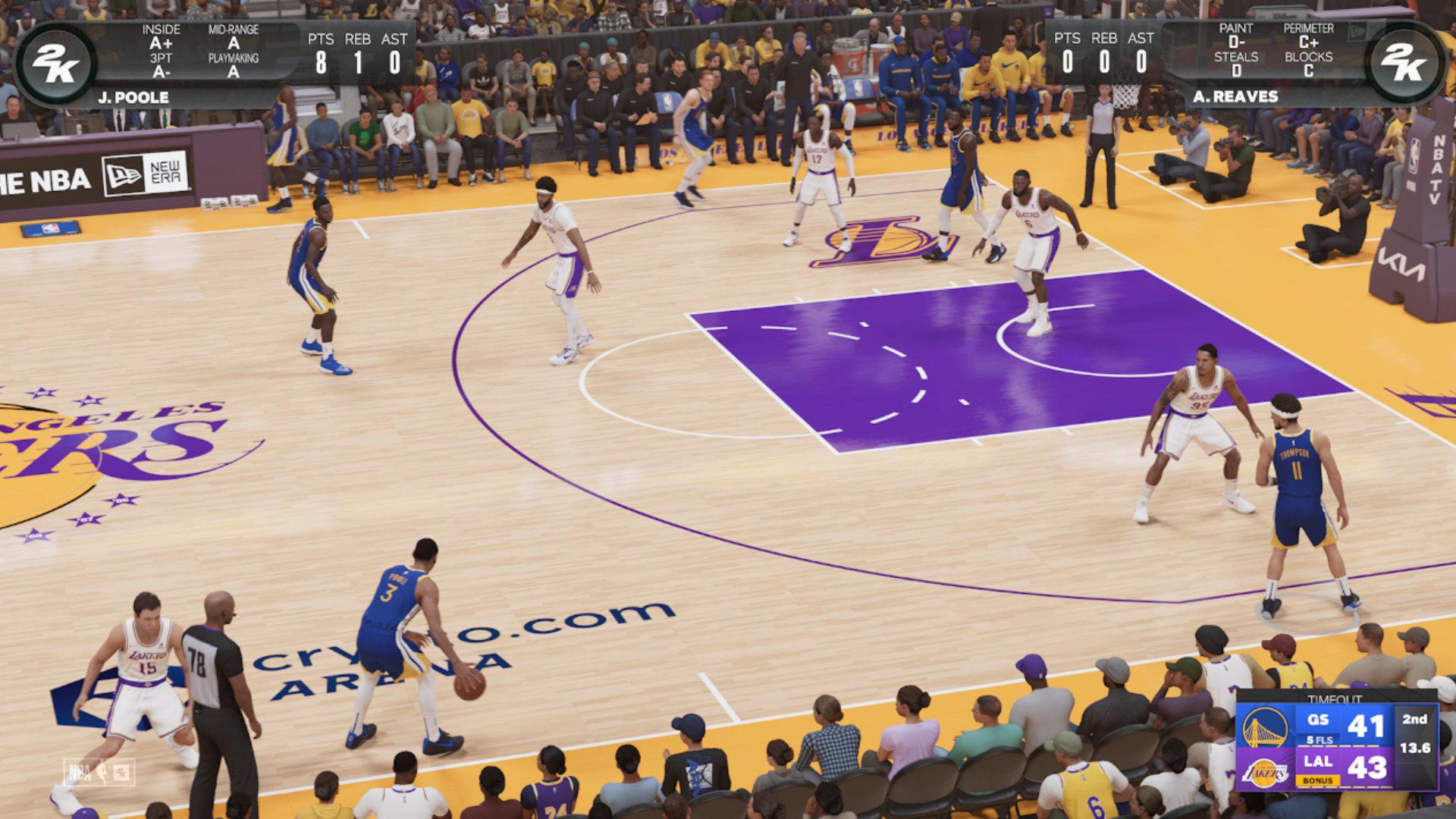
Task: Click the Lakers logo in the score overlay
Action: click(1267, 773)
